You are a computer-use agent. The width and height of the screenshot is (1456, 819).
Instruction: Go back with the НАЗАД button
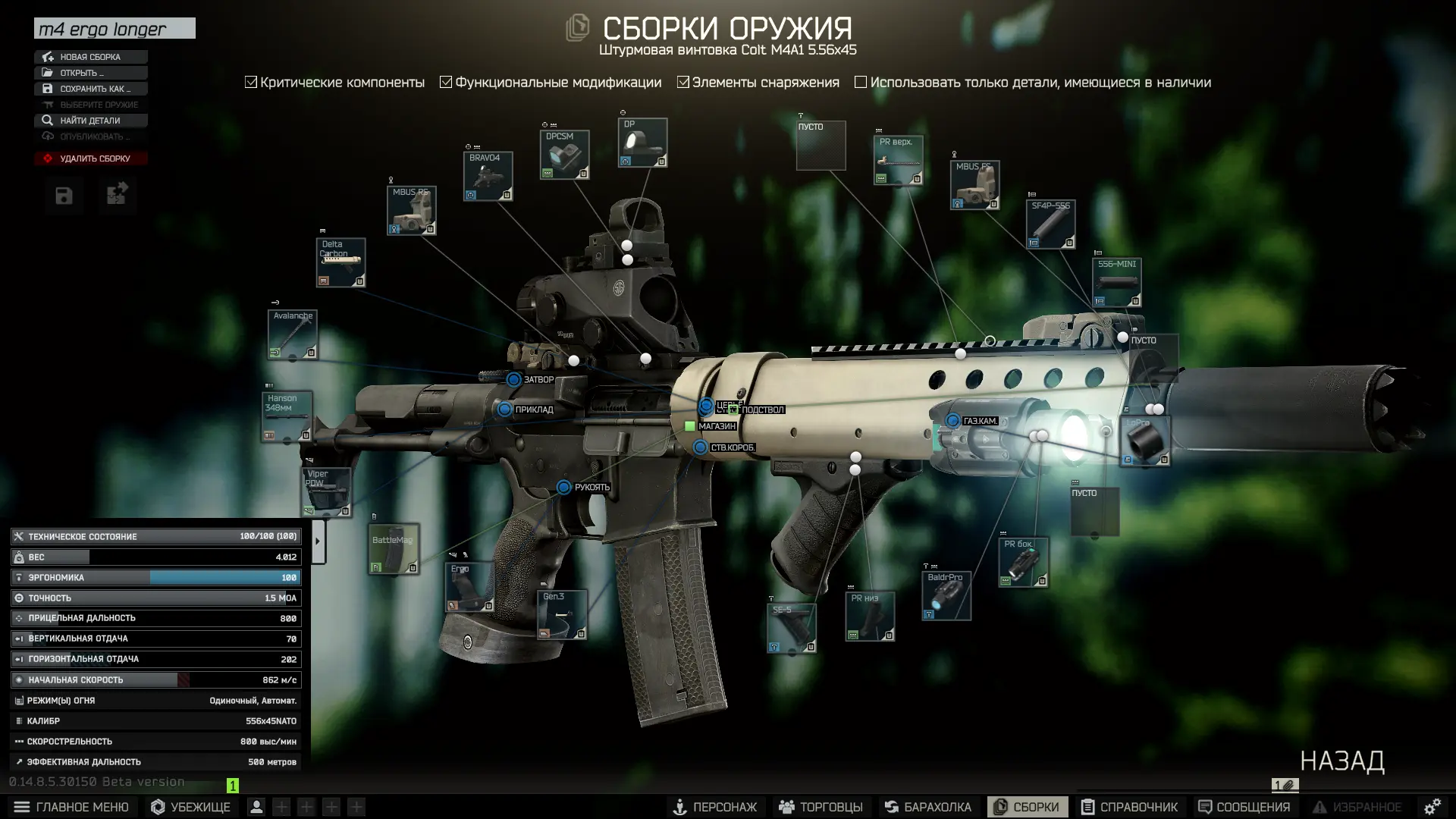[x=1341, y=761]
